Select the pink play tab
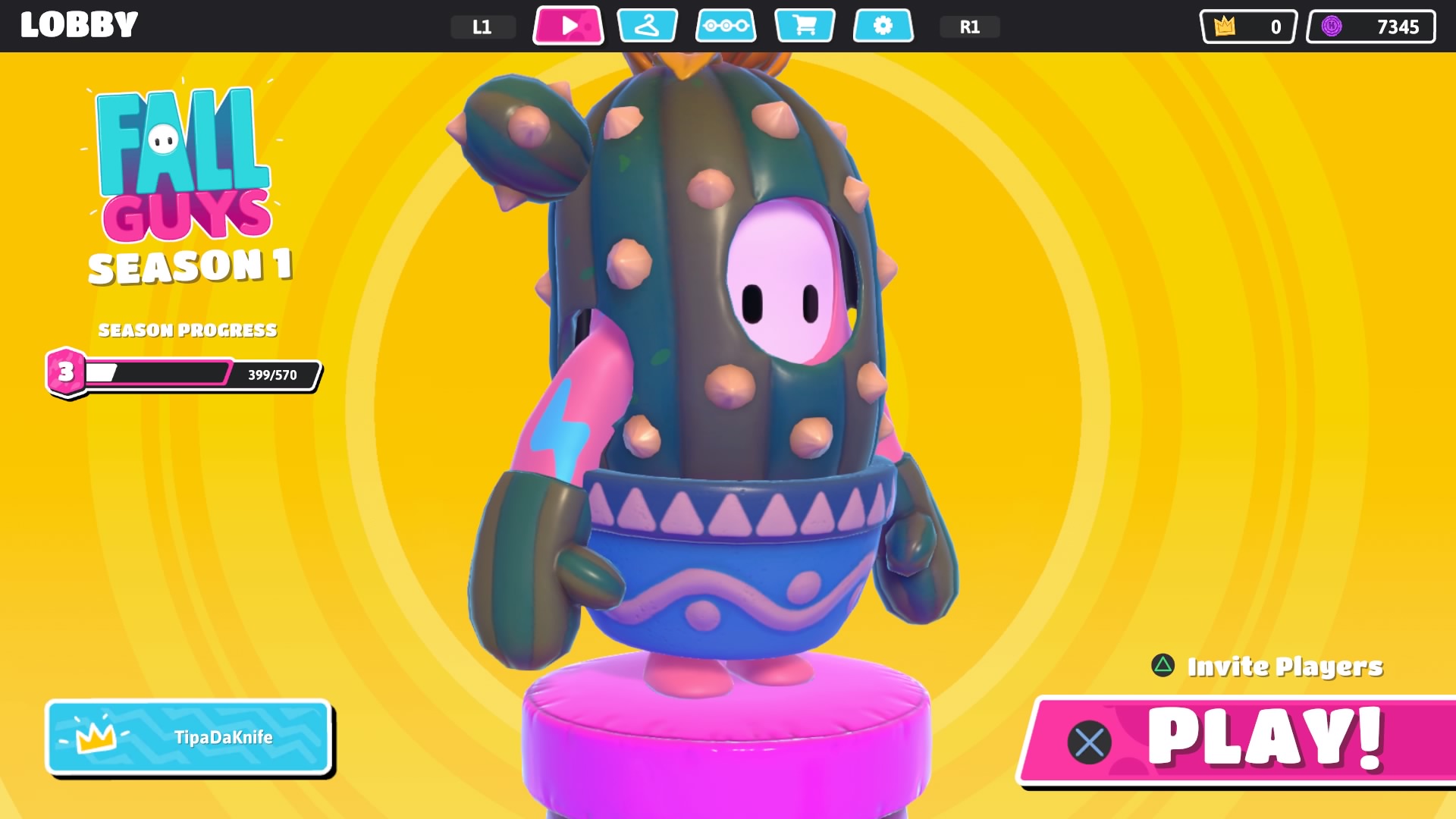 pyautogui.click(x=568, y=26)
